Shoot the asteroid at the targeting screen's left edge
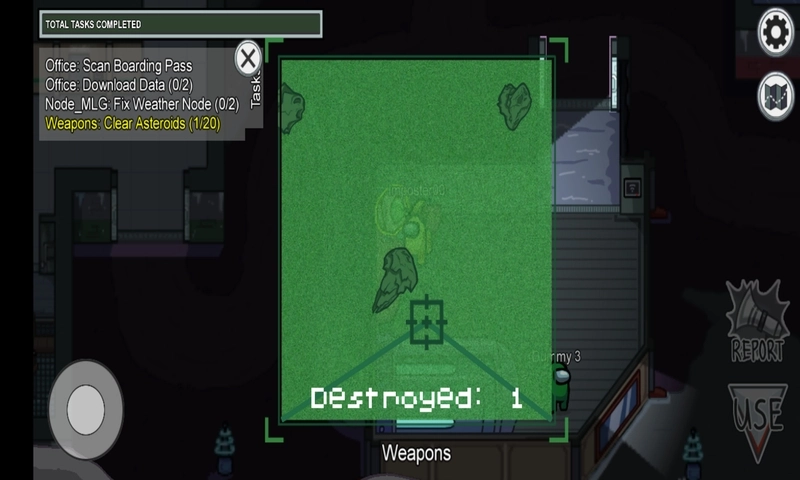This screenshot has height=480, width=800. click(292, 108)
